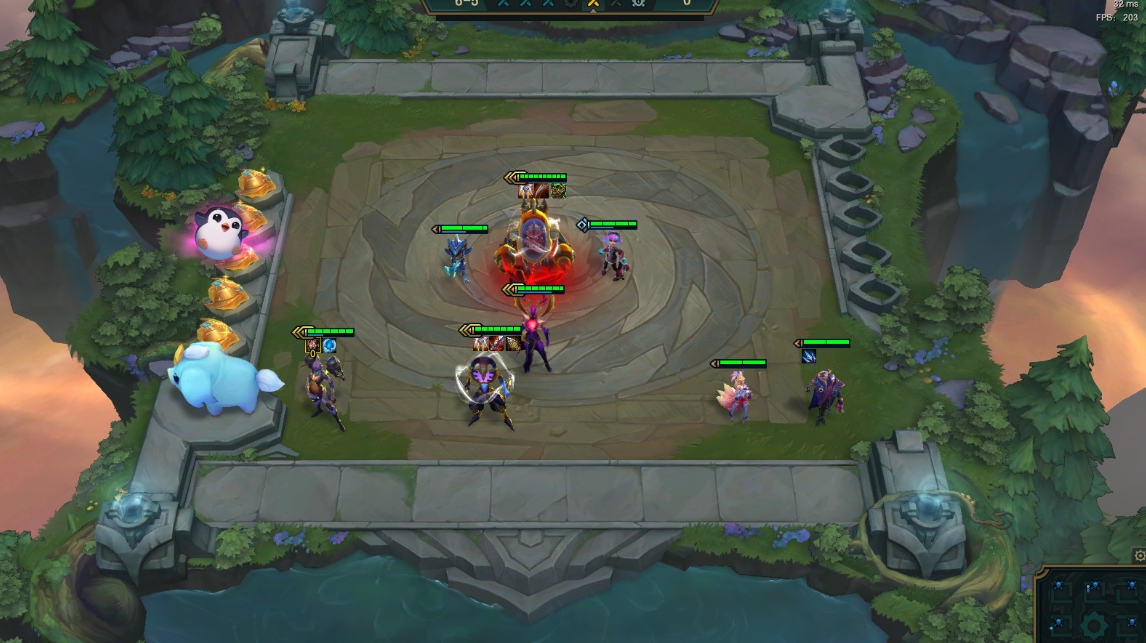Select the highlighted yellow current-round marker

click(x=592, y=4)
